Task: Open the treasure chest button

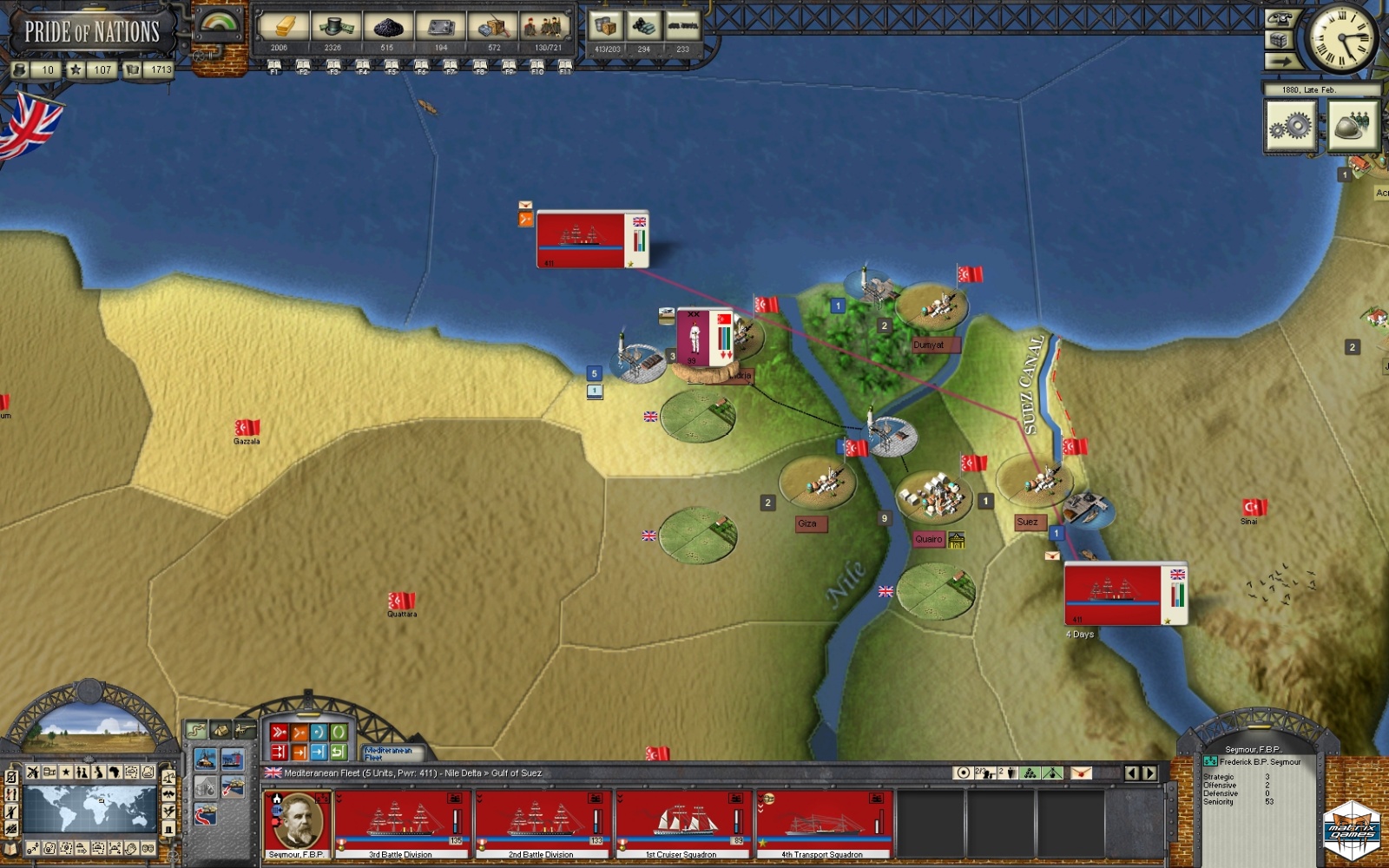Action: pyautogui.click(x=1280, y=40)
